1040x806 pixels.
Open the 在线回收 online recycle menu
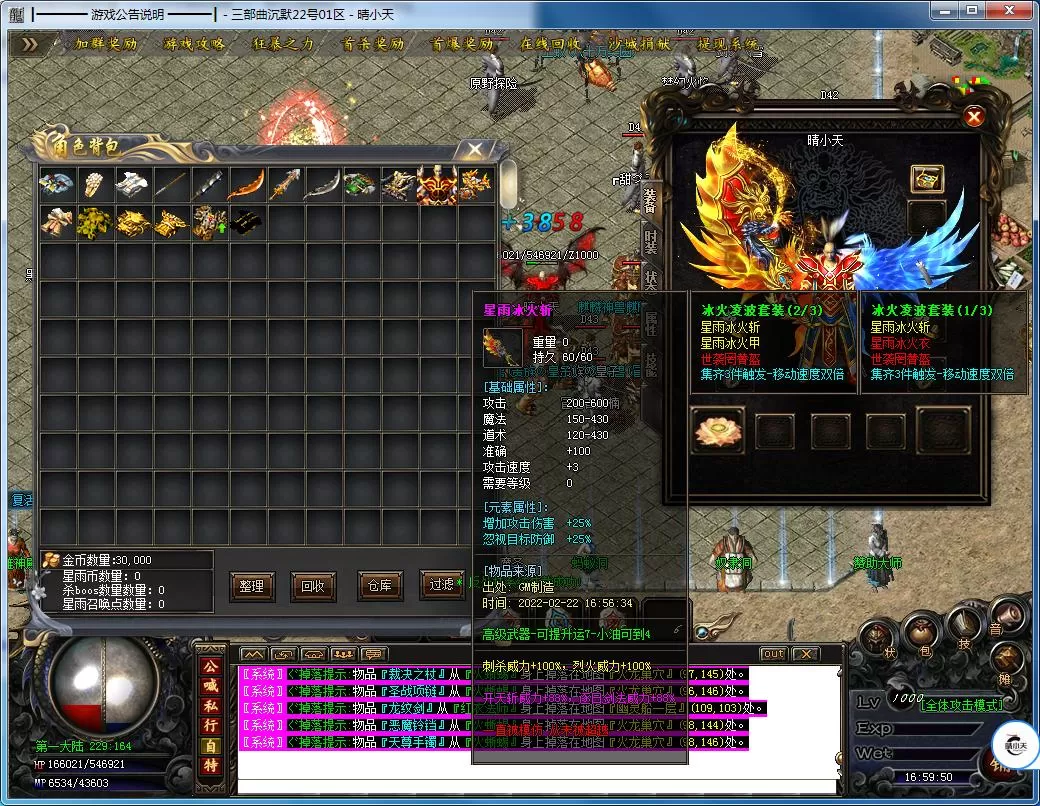click(x=550, y=44)
